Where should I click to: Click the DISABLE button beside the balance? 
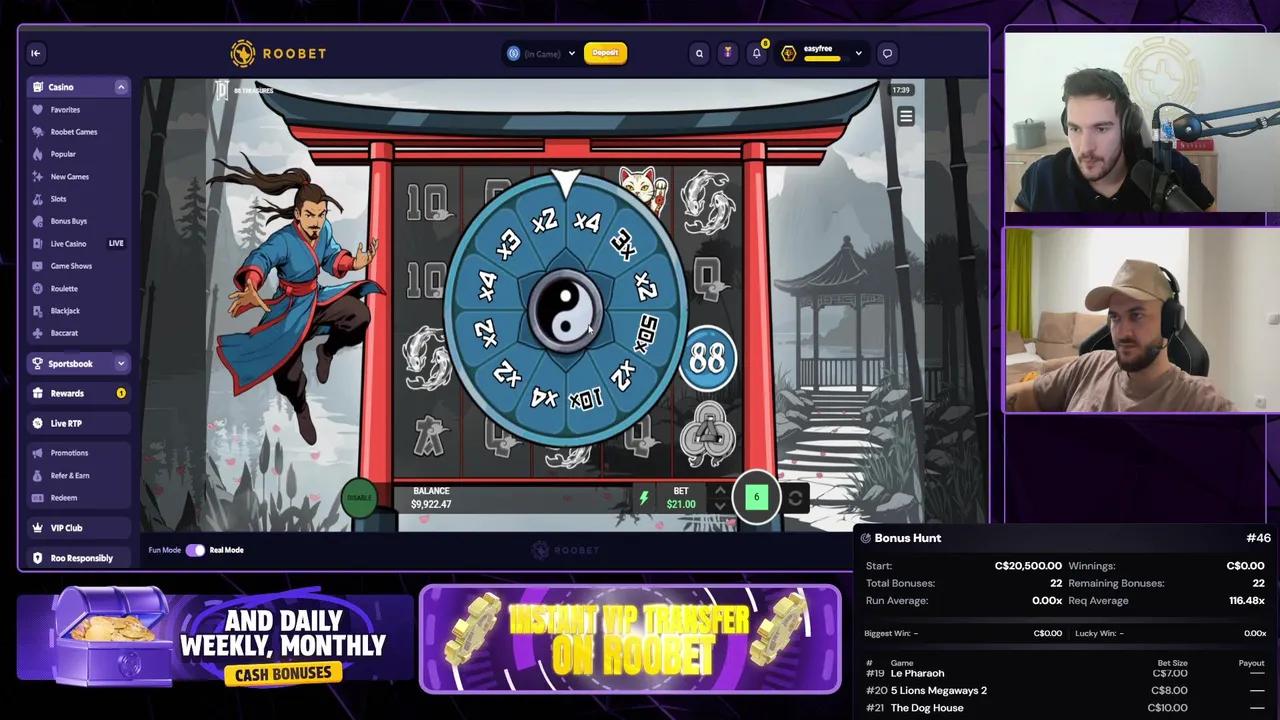(359, 497)
